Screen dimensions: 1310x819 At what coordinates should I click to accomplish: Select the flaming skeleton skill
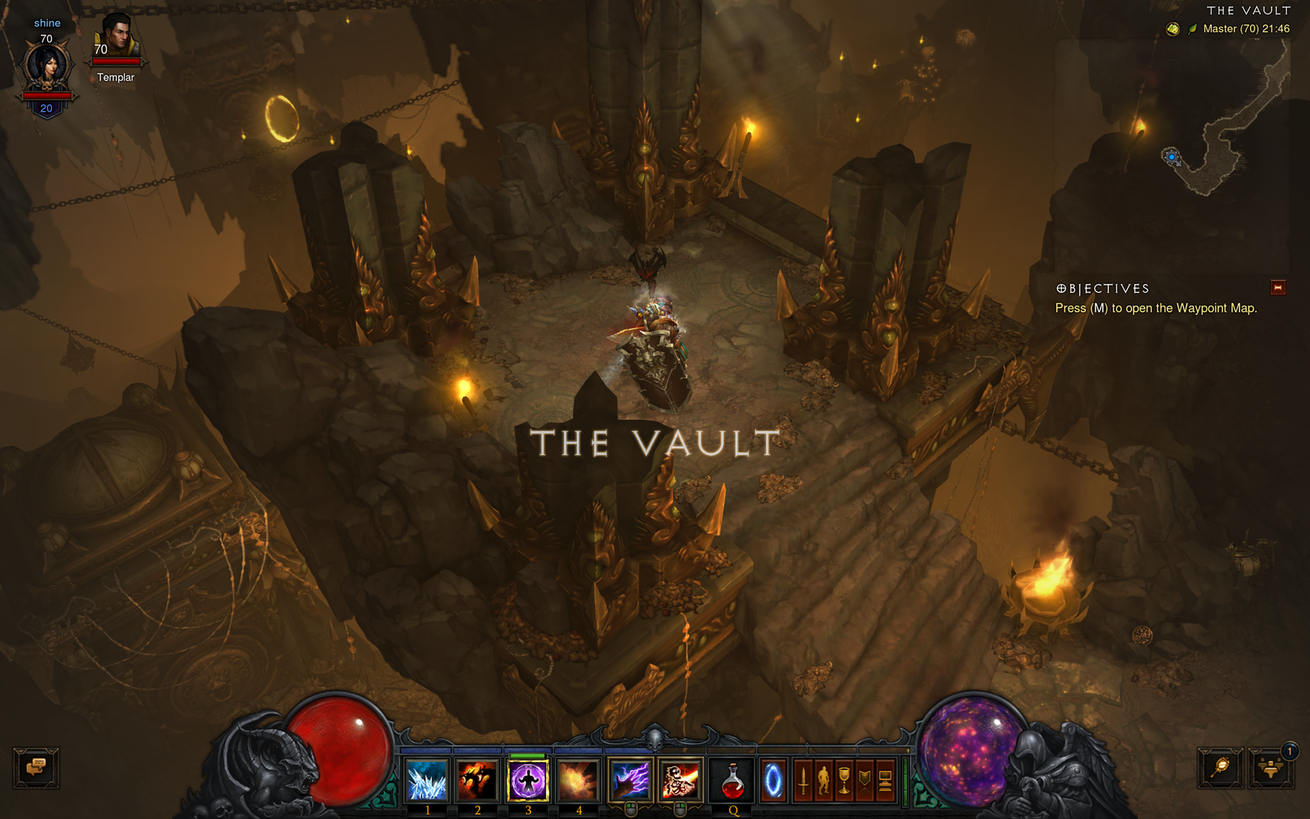(681, 780)
